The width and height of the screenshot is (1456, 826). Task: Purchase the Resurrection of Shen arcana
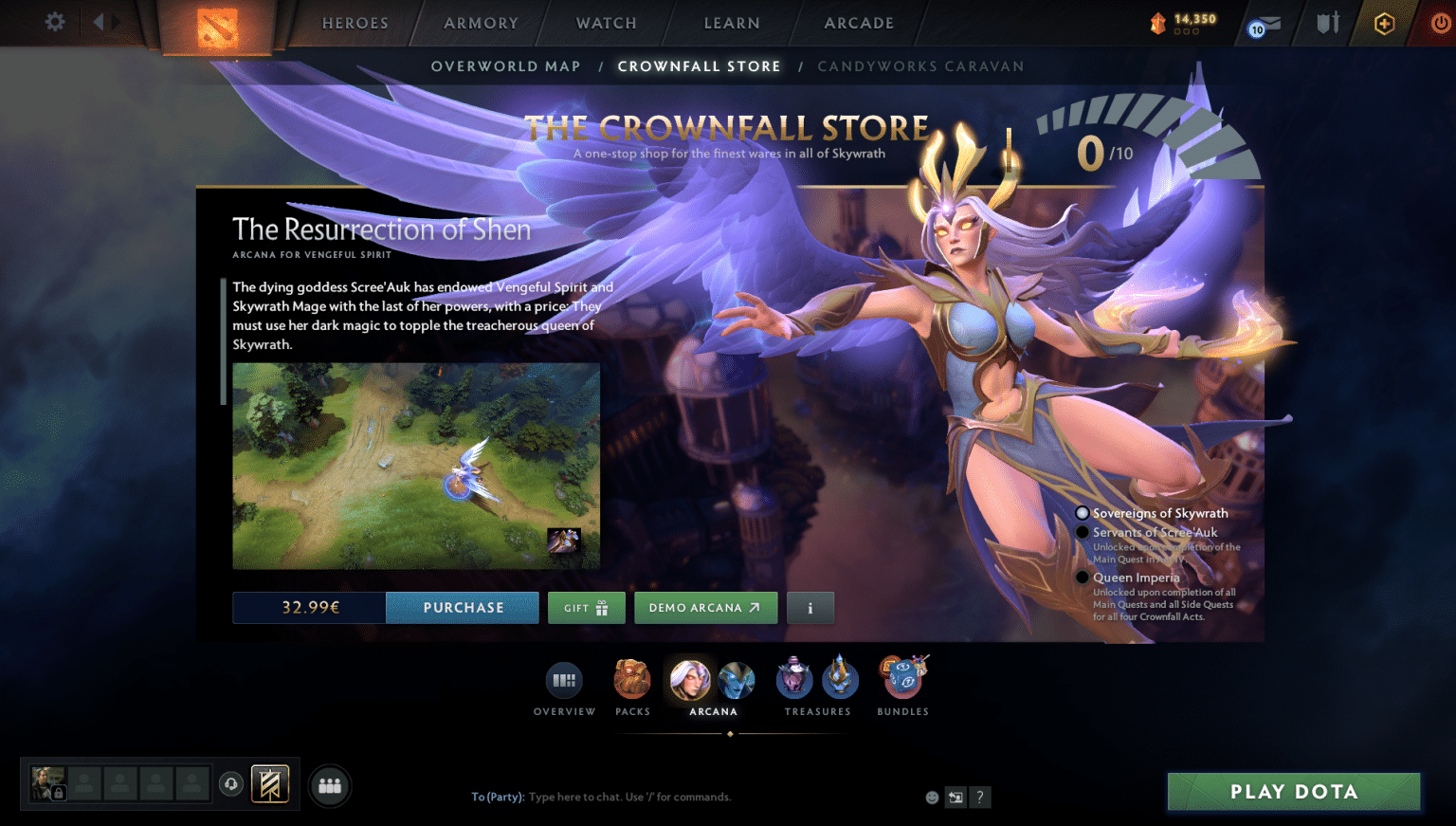(x=463, y=608)
